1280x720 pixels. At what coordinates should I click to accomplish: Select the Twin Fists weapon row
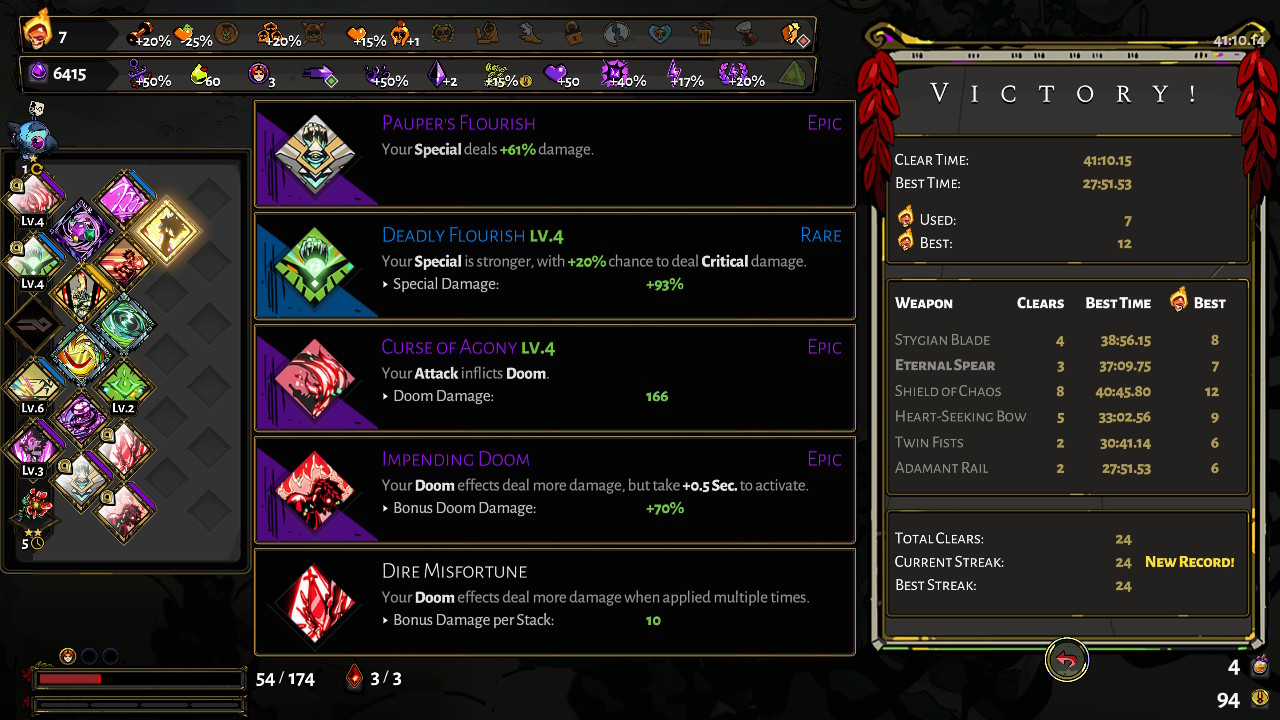[1066, 442]
